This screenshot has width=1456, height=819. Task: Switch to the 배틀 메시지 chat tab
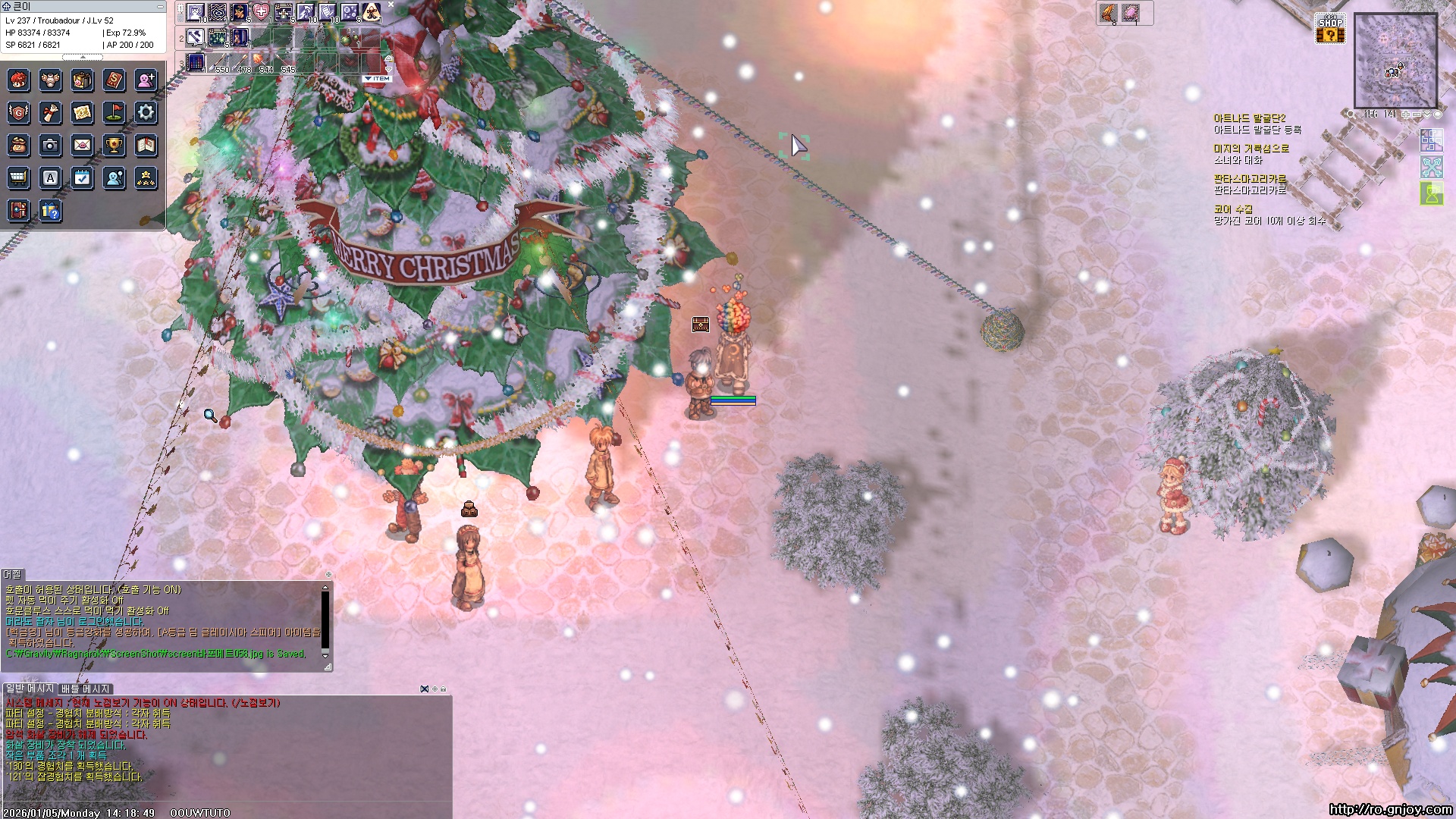point(86,689)
